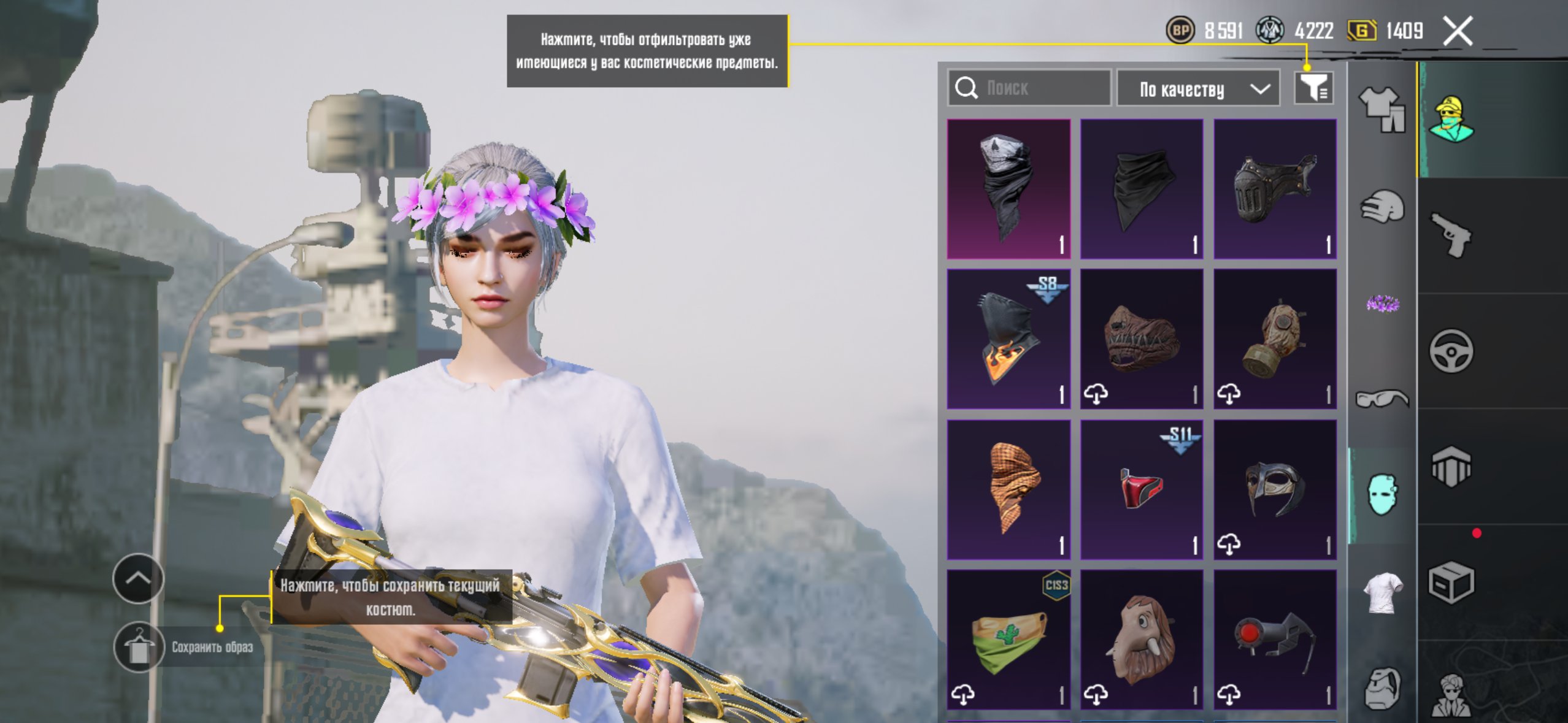Screen dimensions: 1568x723
Task: Pick the green cactus CIS3 bandana
Action: click(x=1009, y=640)
